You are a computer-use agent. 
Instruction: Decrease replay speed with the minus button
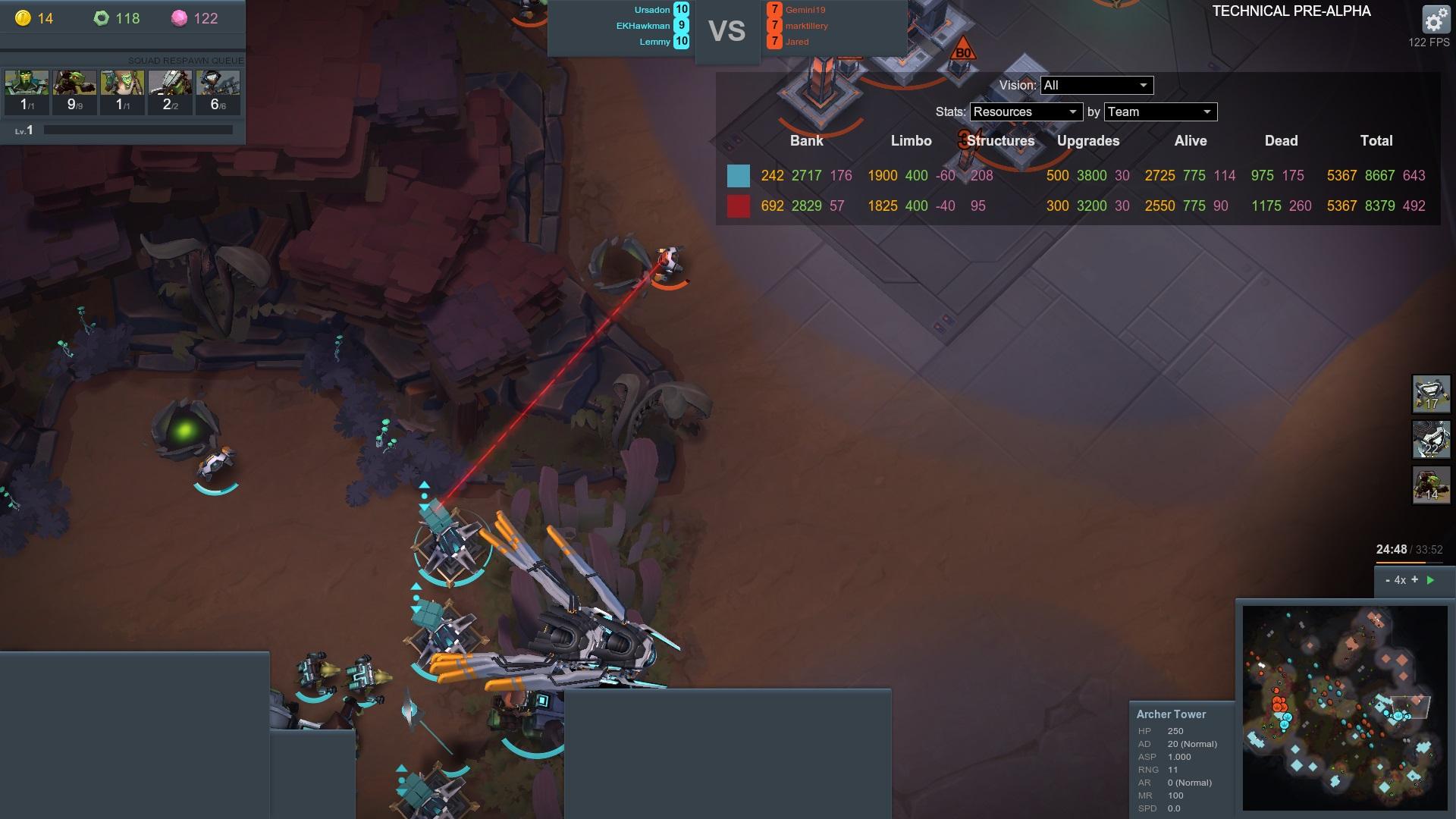(x=1388, y=580)
